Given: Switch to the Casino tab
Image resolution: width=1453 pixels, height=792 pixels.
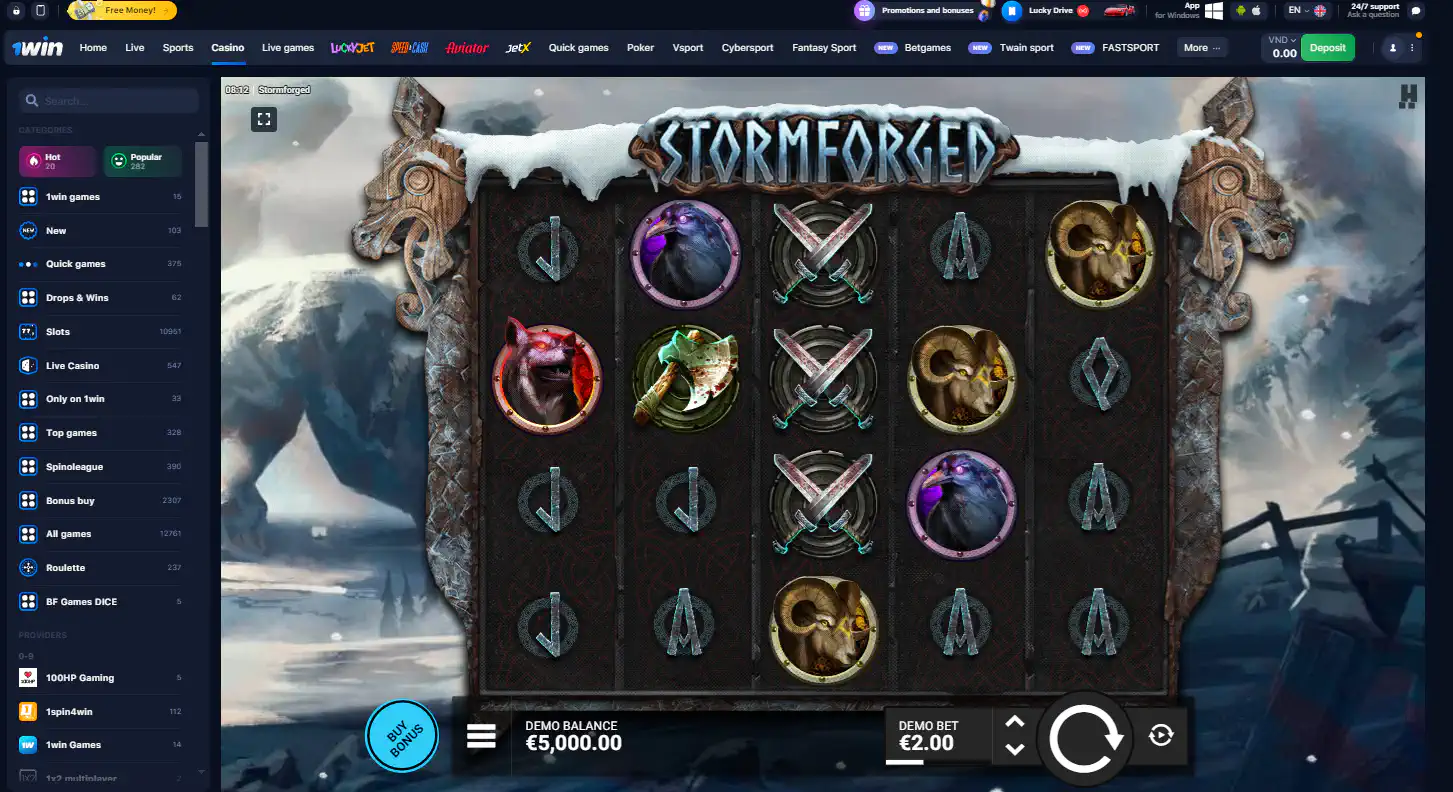Looking at the screenshot, I should point(227,47).
